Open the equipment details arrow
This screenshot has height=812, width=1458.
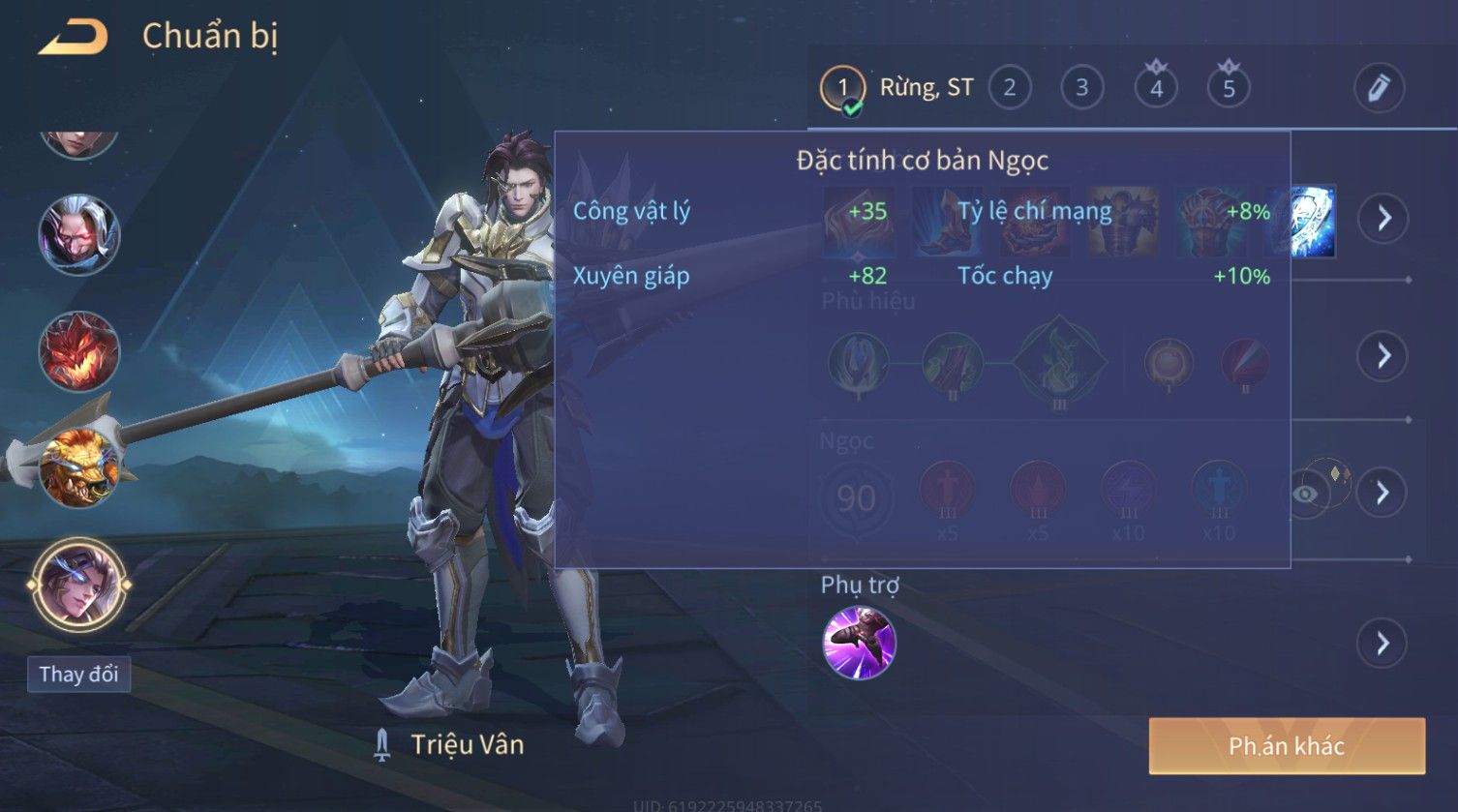[x=1382, y=218]
